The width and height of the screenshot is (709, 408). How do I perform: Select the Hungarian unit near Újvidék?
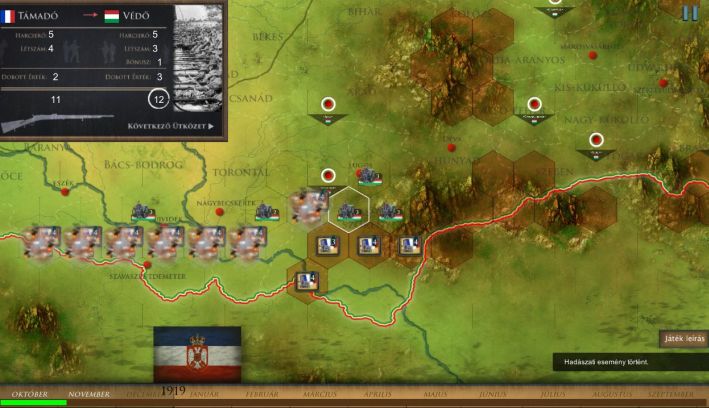click(x=143, y=211)
